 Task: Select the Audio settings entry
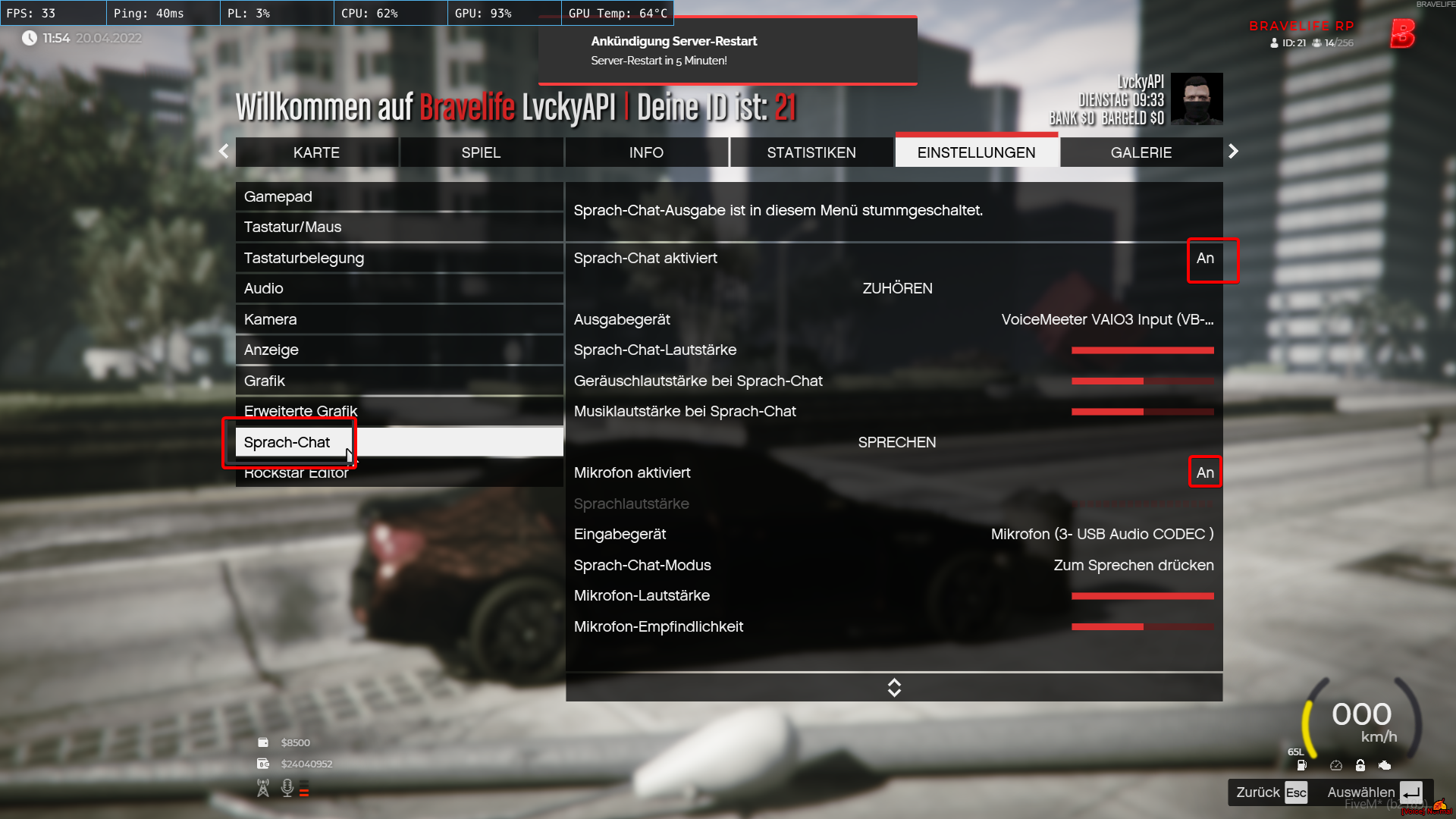399,288
